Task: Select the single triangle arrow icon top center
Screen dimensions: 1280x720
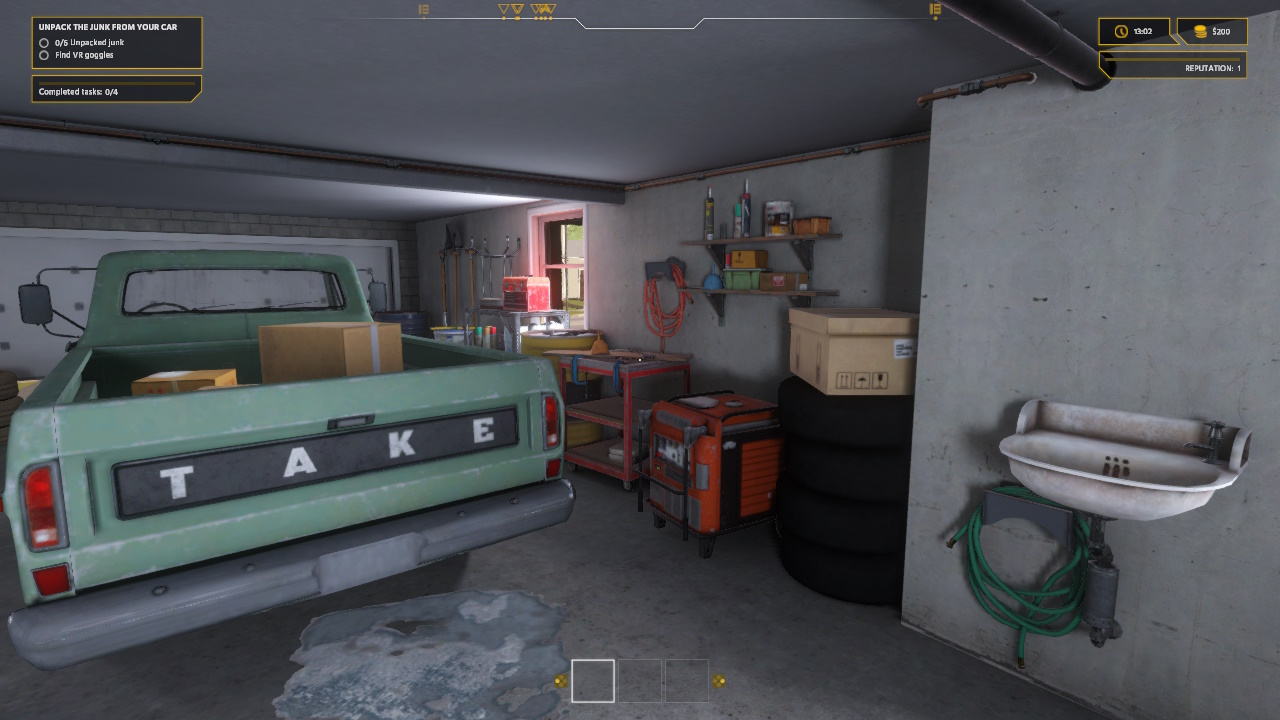Action: coord(503,9)
